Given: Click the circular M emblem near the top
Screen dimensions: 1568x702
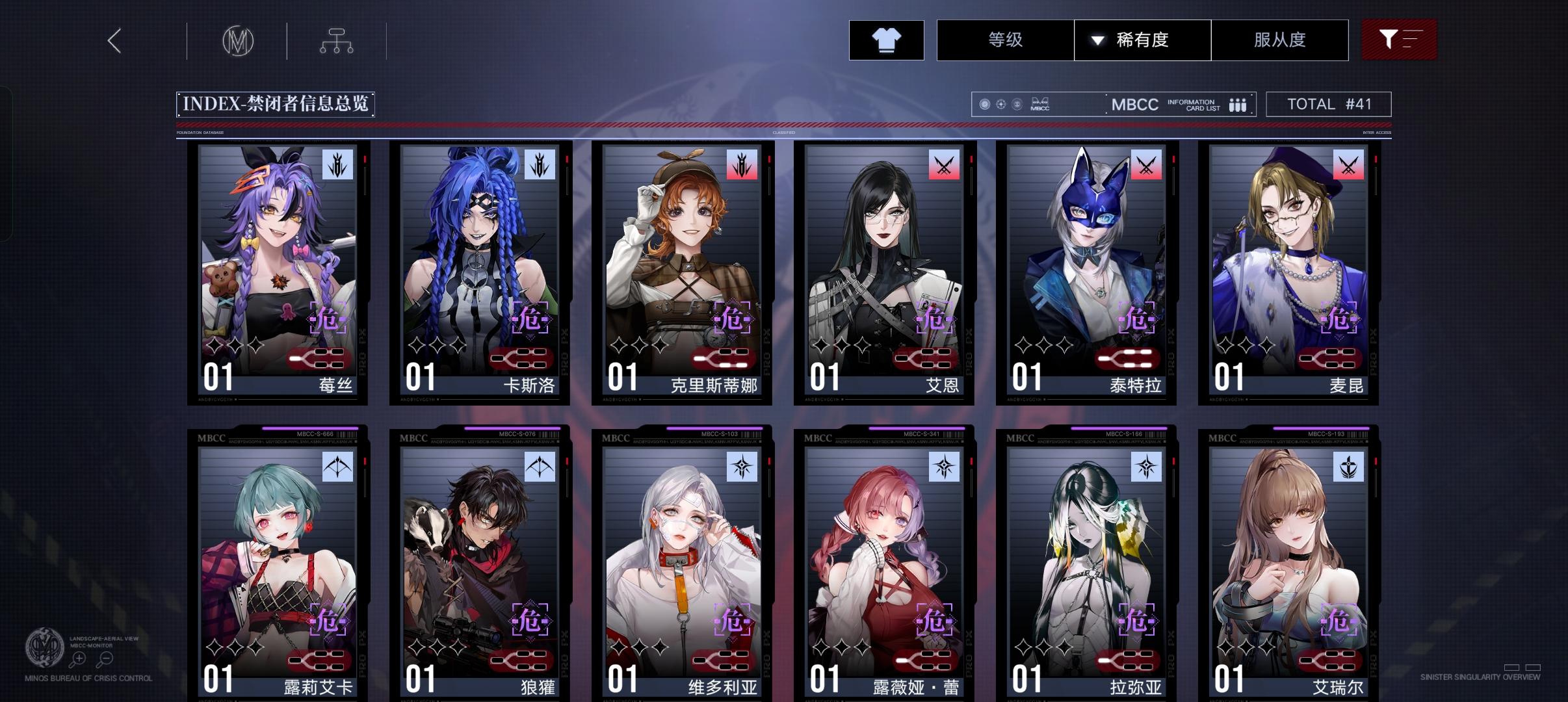Looking at the screenshot, I should click(x=238, y=40).
